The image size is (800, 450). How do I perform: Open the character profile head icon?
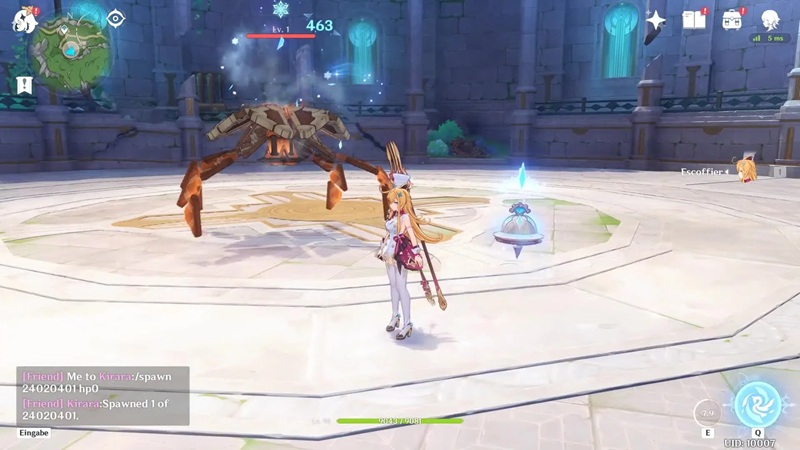pyautogui.click(x=771, y=20)
